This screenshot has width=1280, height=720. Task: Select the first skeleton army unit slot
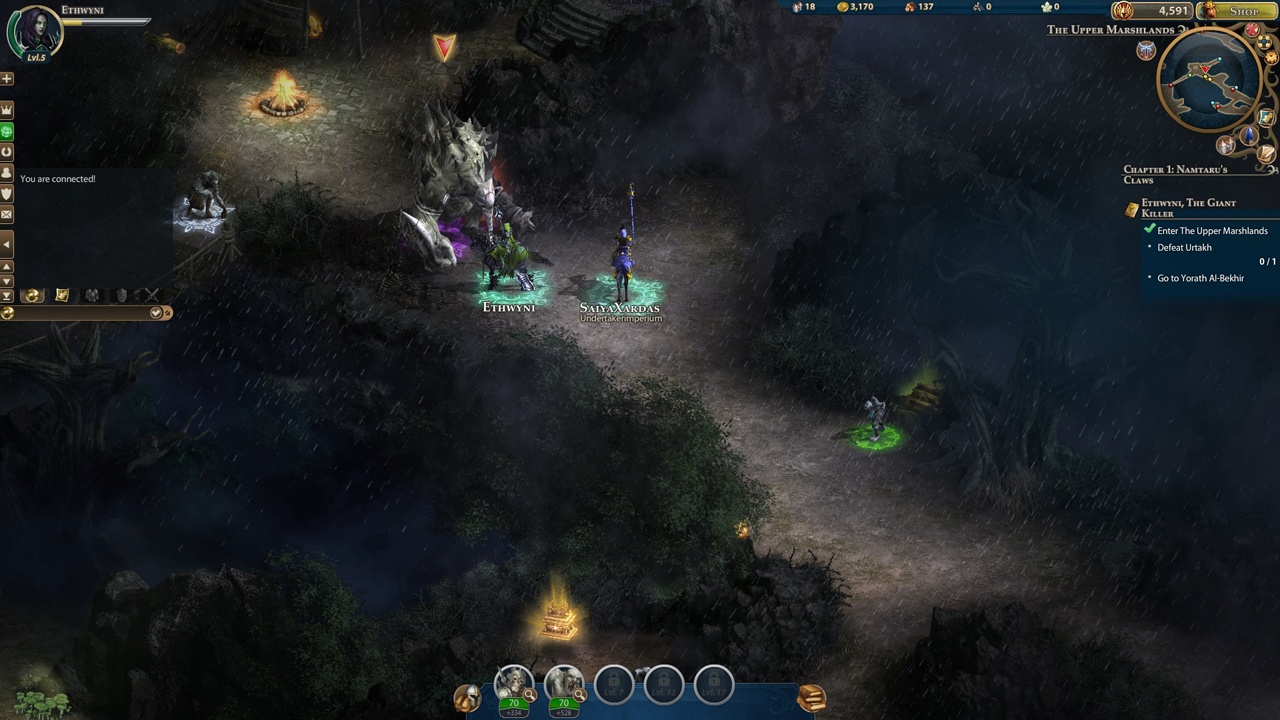[514, 683]
